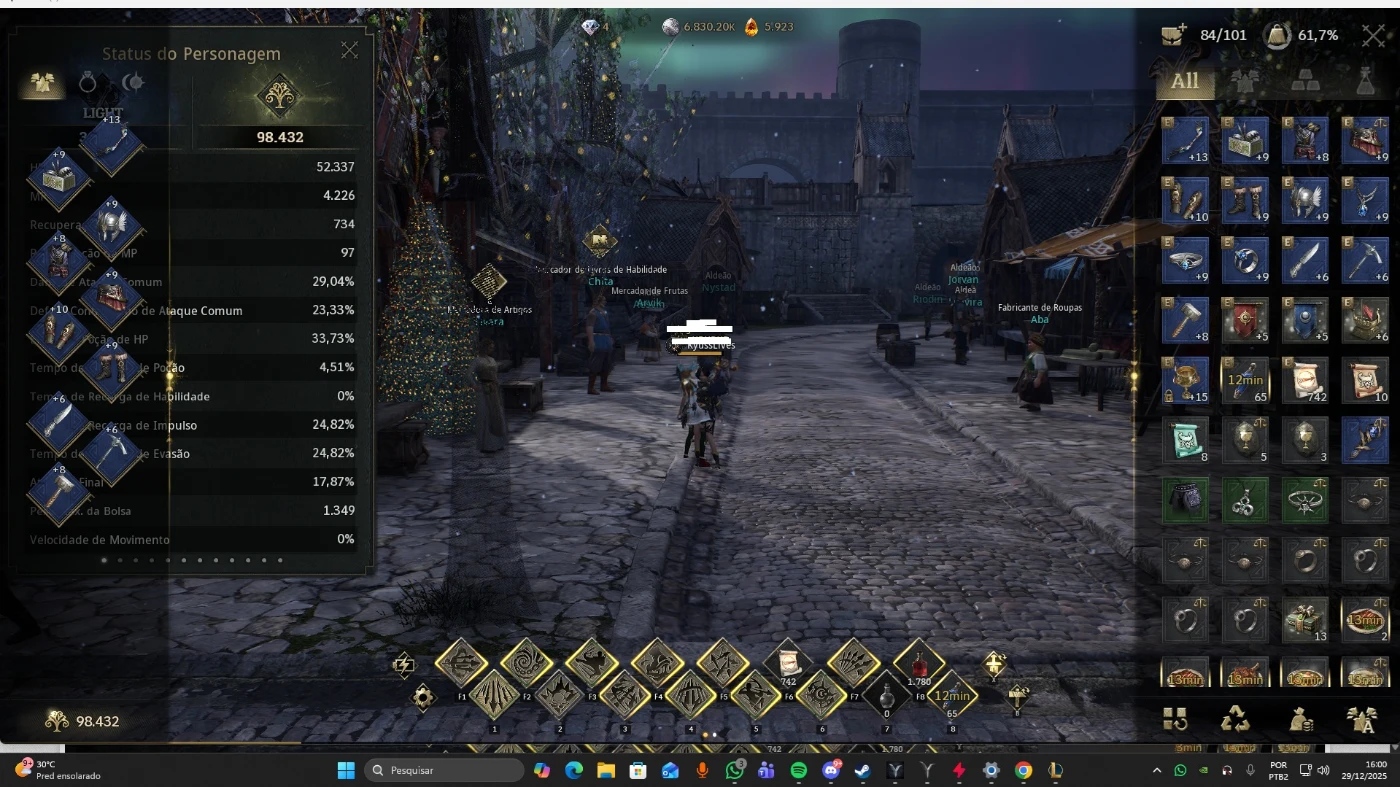
Task: Open the ring accessories tab in character status
Action: click(x=88, y=82)
